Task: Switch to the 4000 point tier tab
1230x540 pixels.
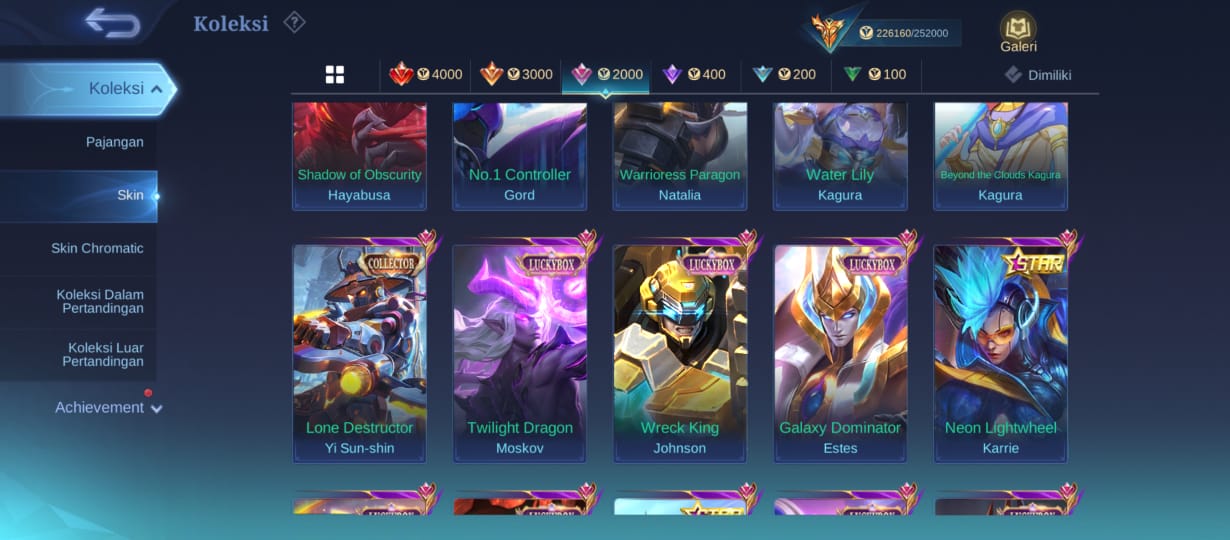Action: pyautogui.click(x=426, y=75)
